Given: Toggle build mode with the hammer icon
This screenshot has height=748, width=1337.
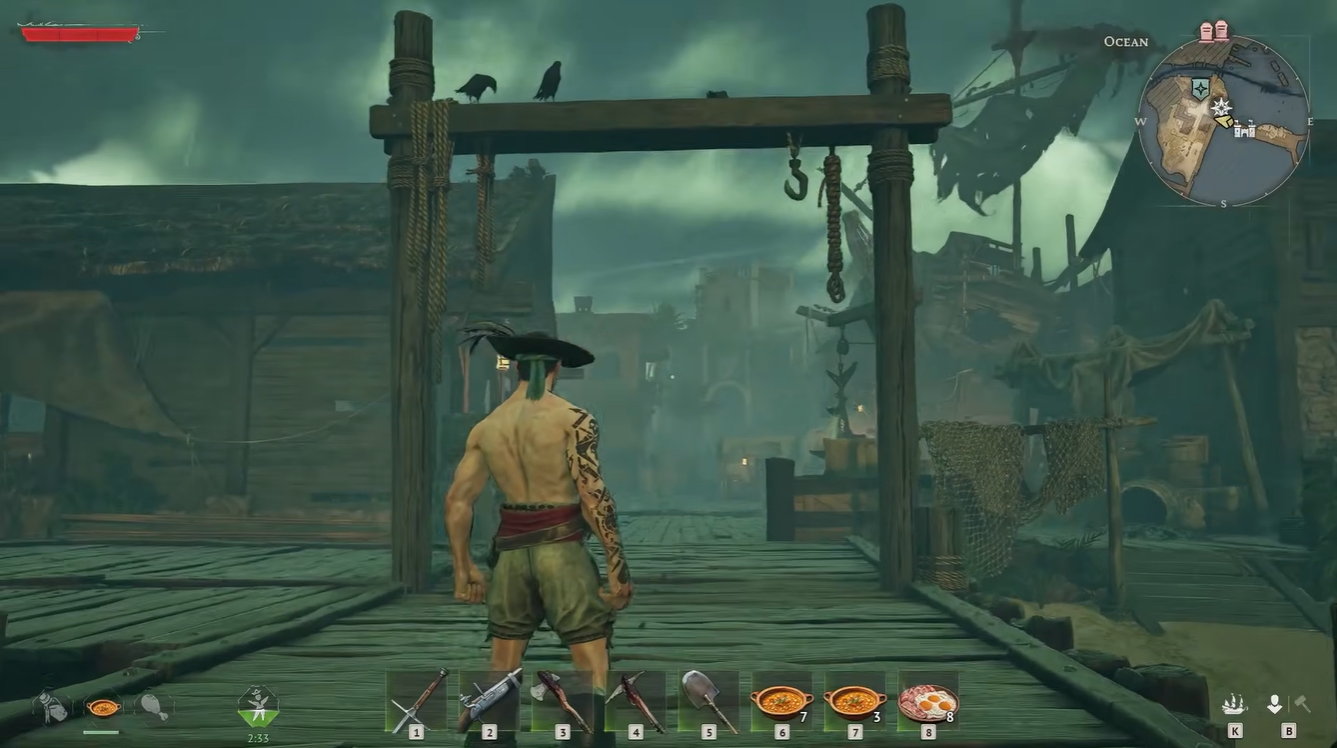Looking at the screenshot, I should click(x=1303, y=702).
